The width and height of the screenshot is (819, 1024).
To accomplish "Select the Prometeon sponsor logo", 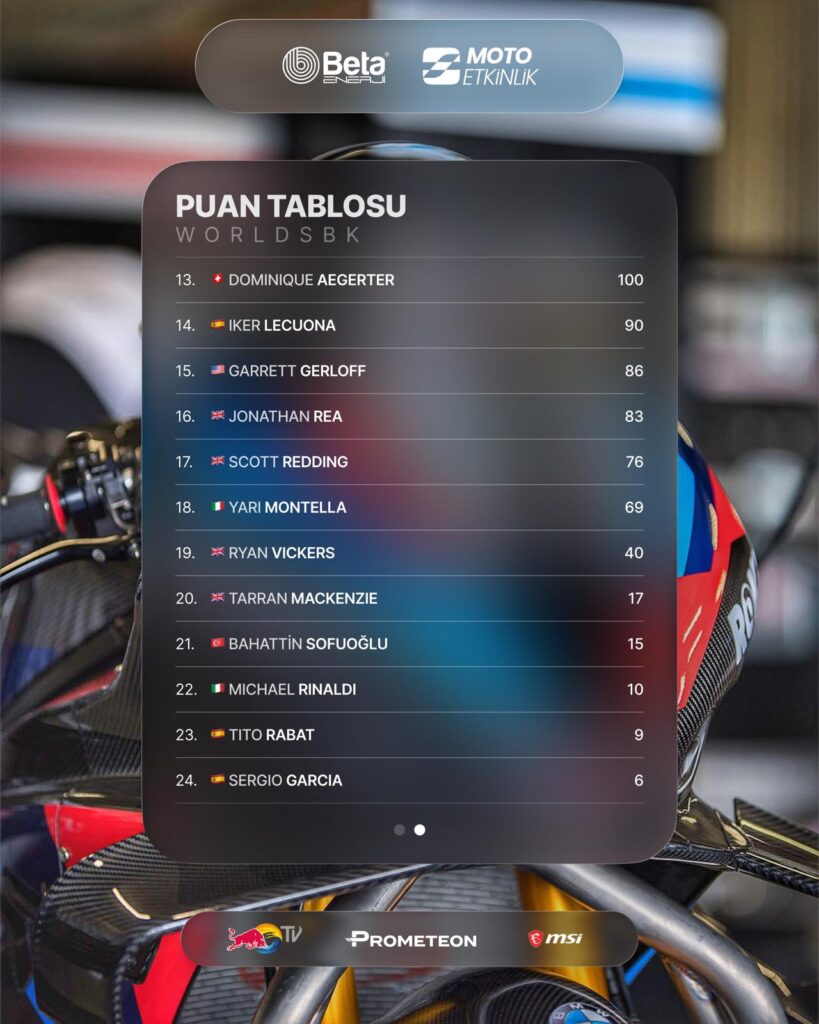I will (x=411, y=939).
